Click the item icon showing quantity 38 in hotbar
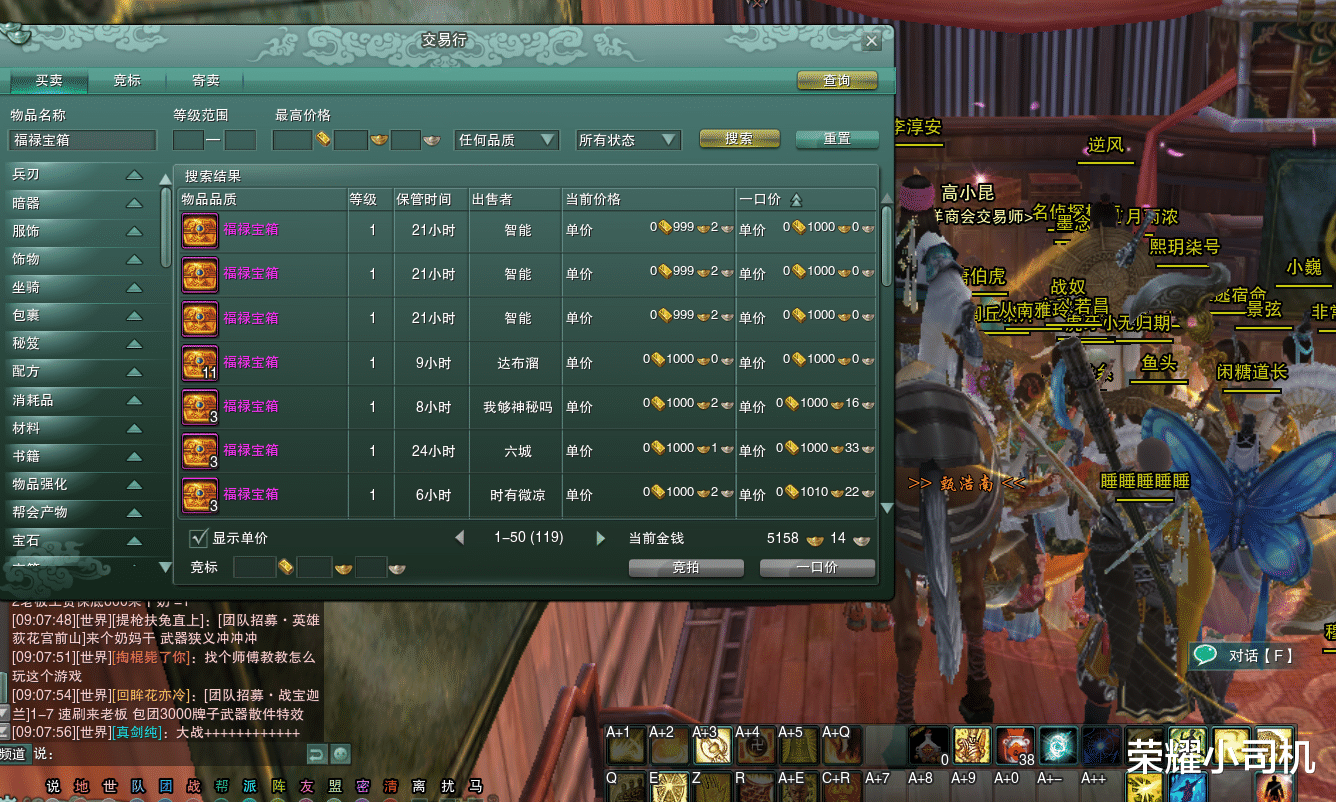This screenshot has width=1336, height=802. click(x=1015, y=744)
